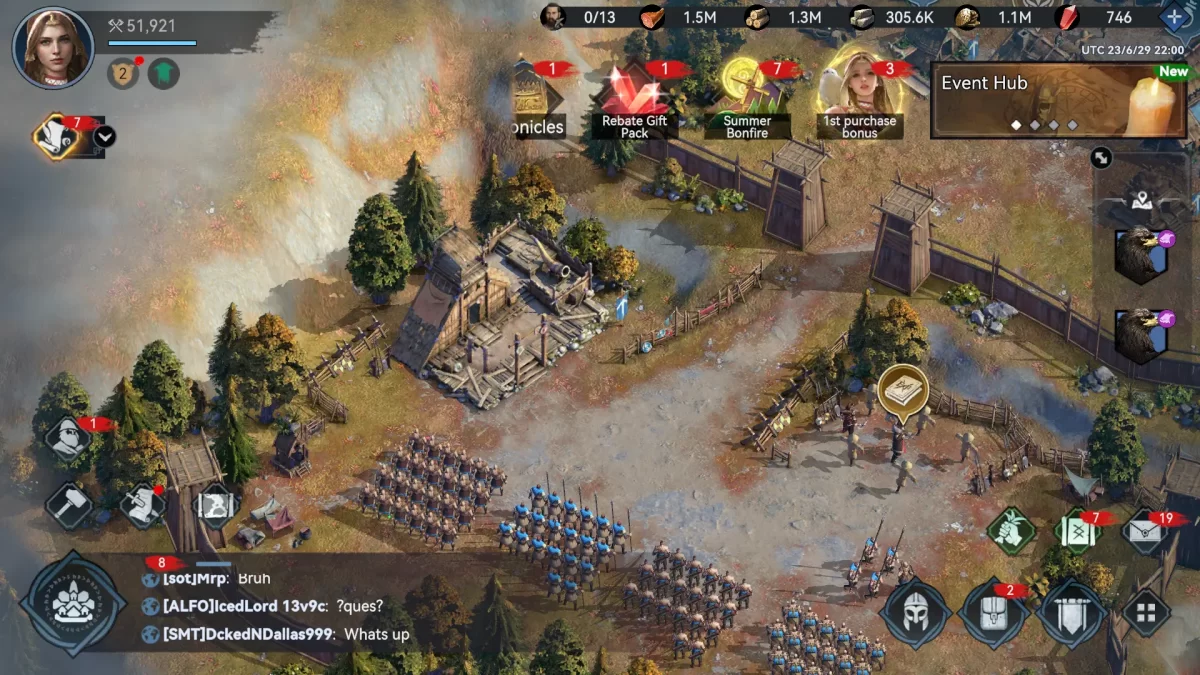Tap the plus button beside red crystals
Screen dimensions: 1200x675
click(x=1172, y=17)
